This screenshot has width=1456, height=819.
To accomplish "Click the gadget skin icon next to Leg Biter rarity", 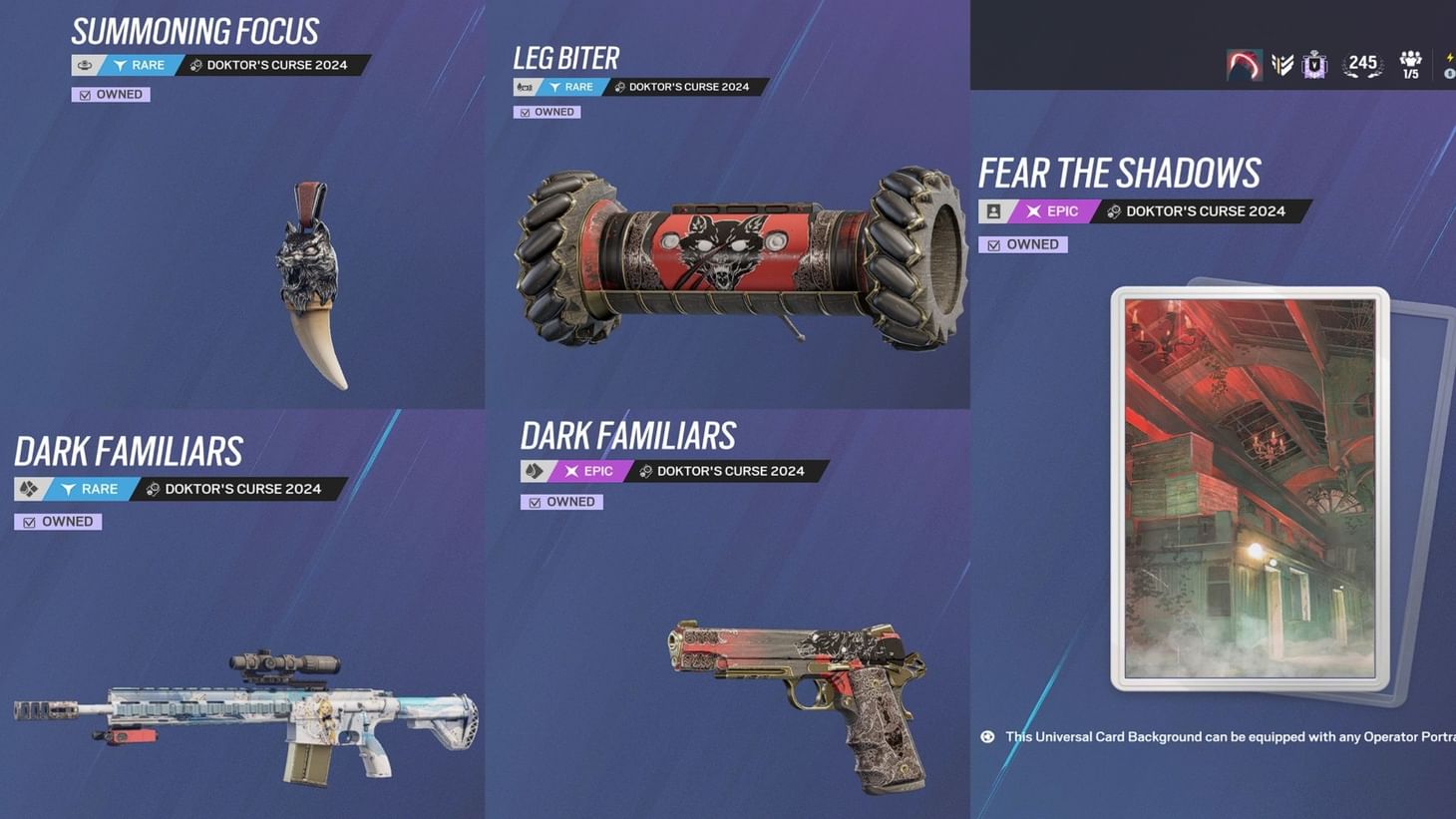I will [x=526, y=87].
